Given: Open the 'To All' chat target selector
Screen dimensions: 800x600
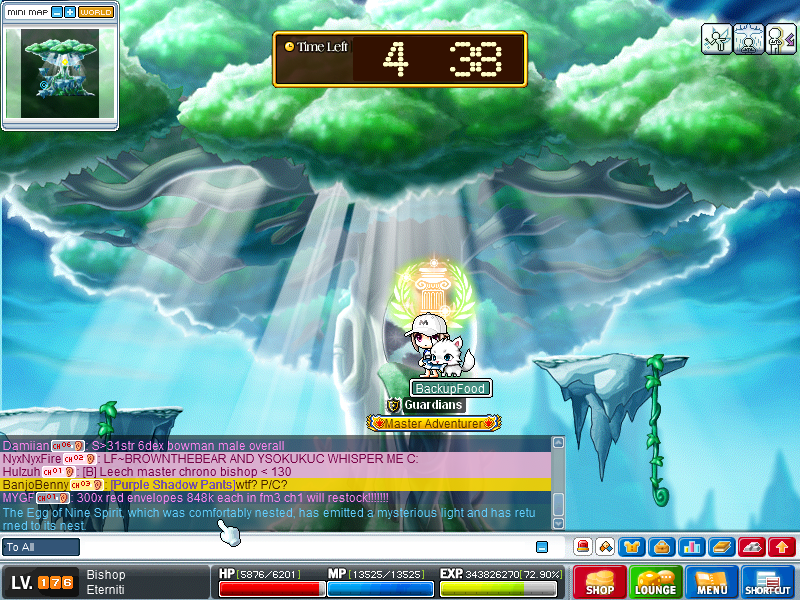Looking at the screenshot, I should (41, 547).
